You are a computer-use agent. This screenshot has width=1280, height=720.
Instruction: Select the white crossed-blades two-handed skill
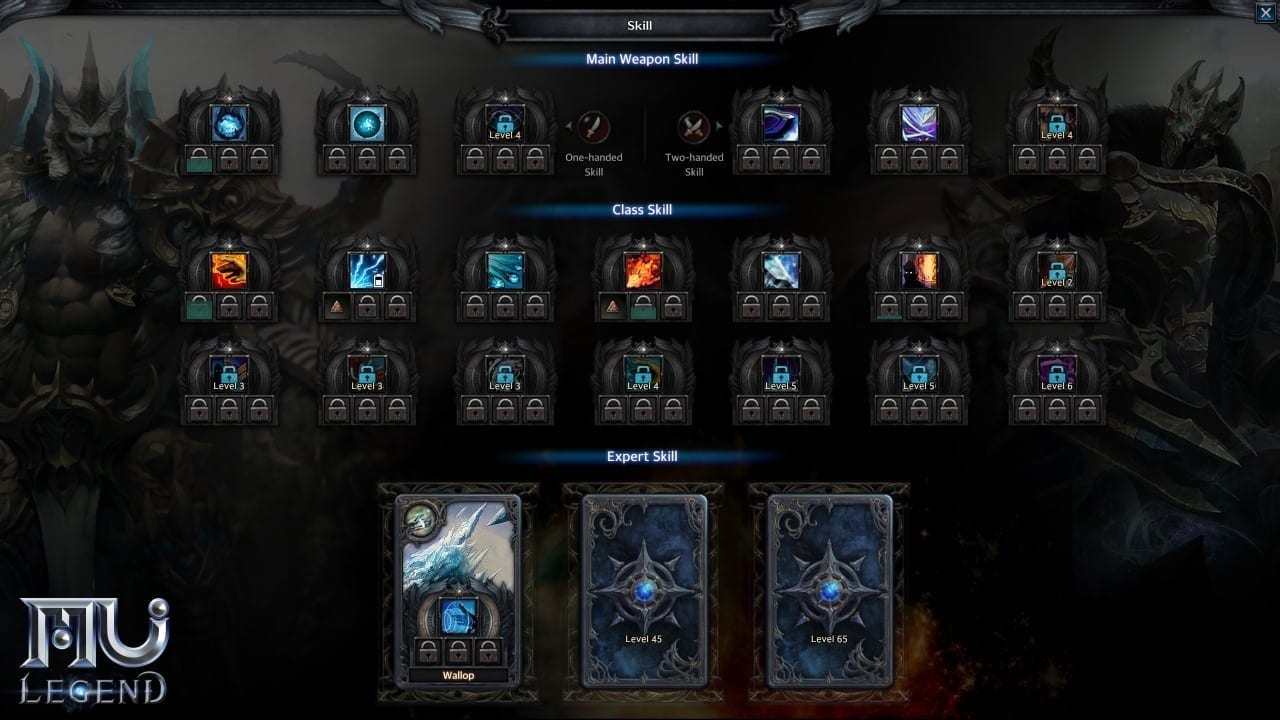point(918,123)
